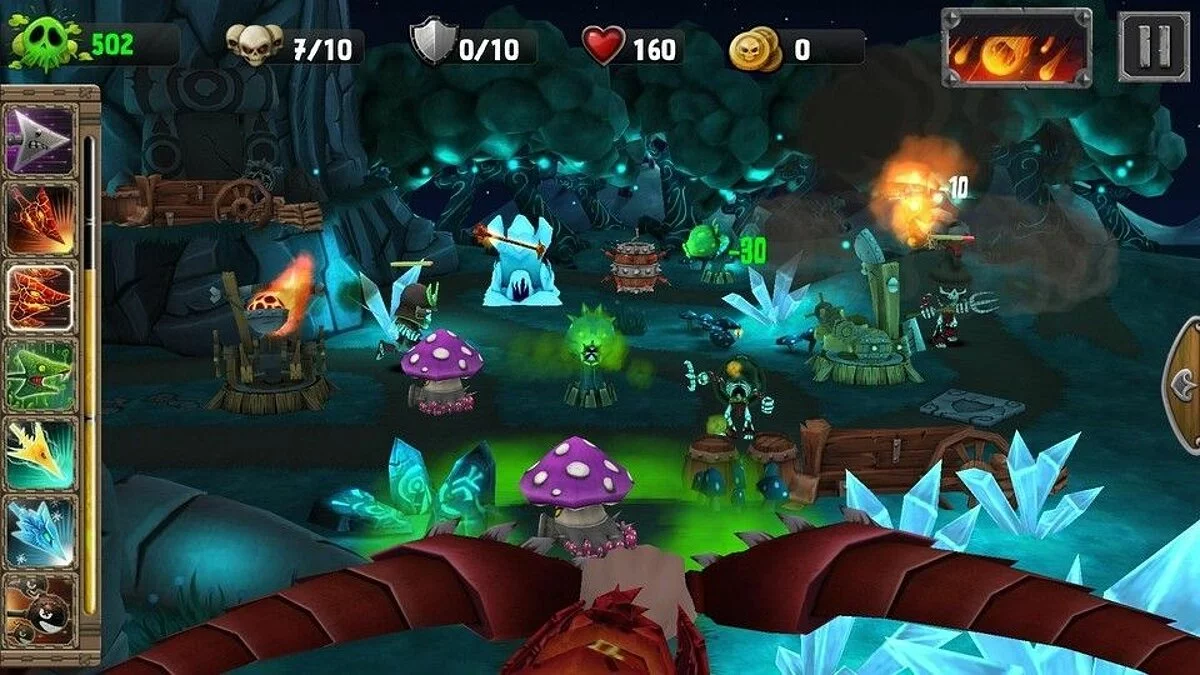The height and width of the screenshot is (675, 1200).
Task: Pick the green serpent poison arrow
Action: click(41, 374)
